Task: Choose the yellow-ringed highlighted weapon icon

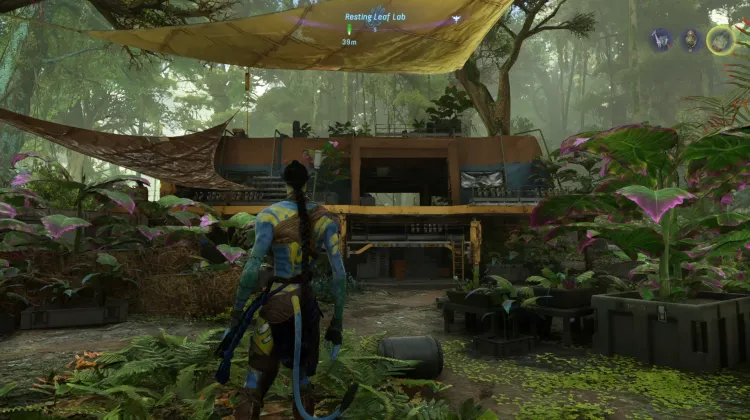Action: (x=721, y=40)
